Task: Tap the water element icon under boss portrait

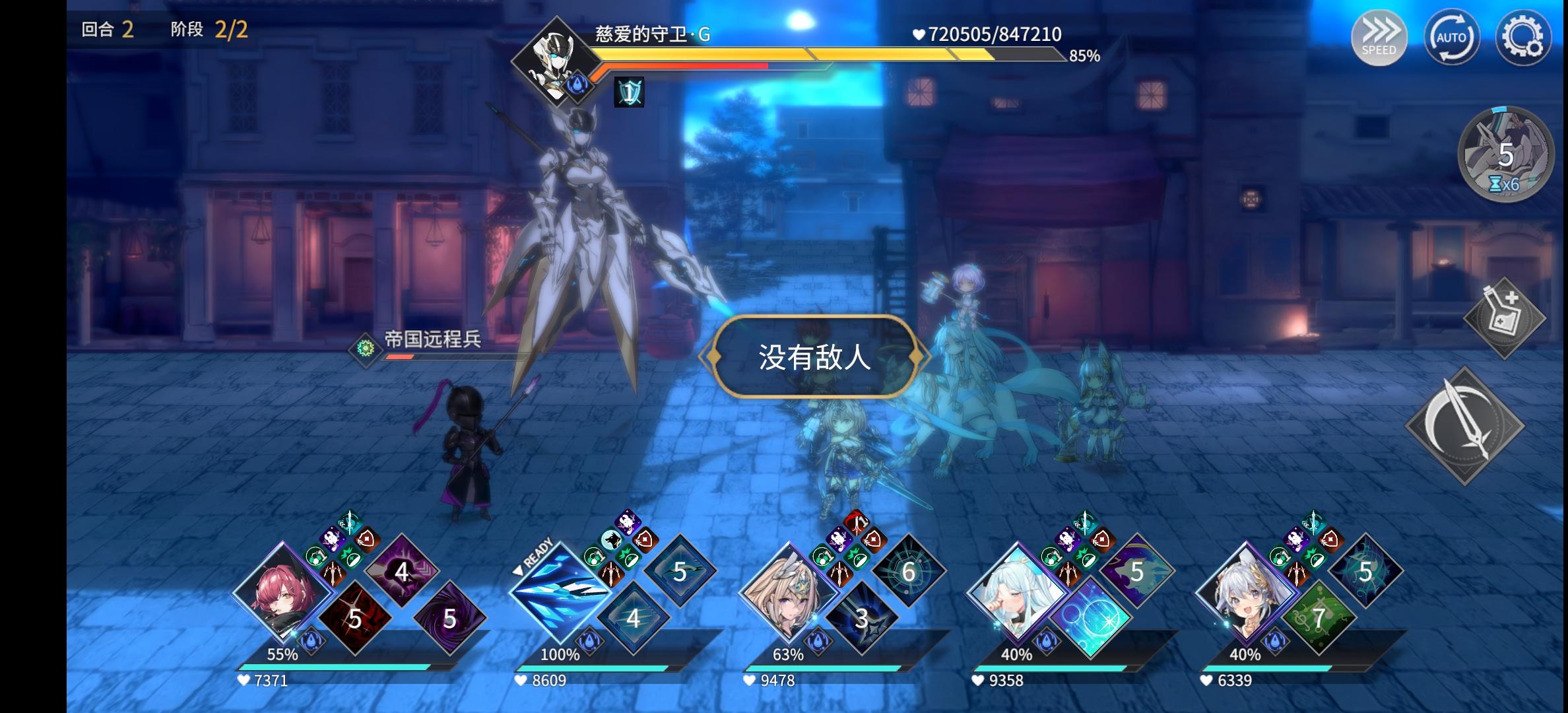Action: [x=576, y=86]
